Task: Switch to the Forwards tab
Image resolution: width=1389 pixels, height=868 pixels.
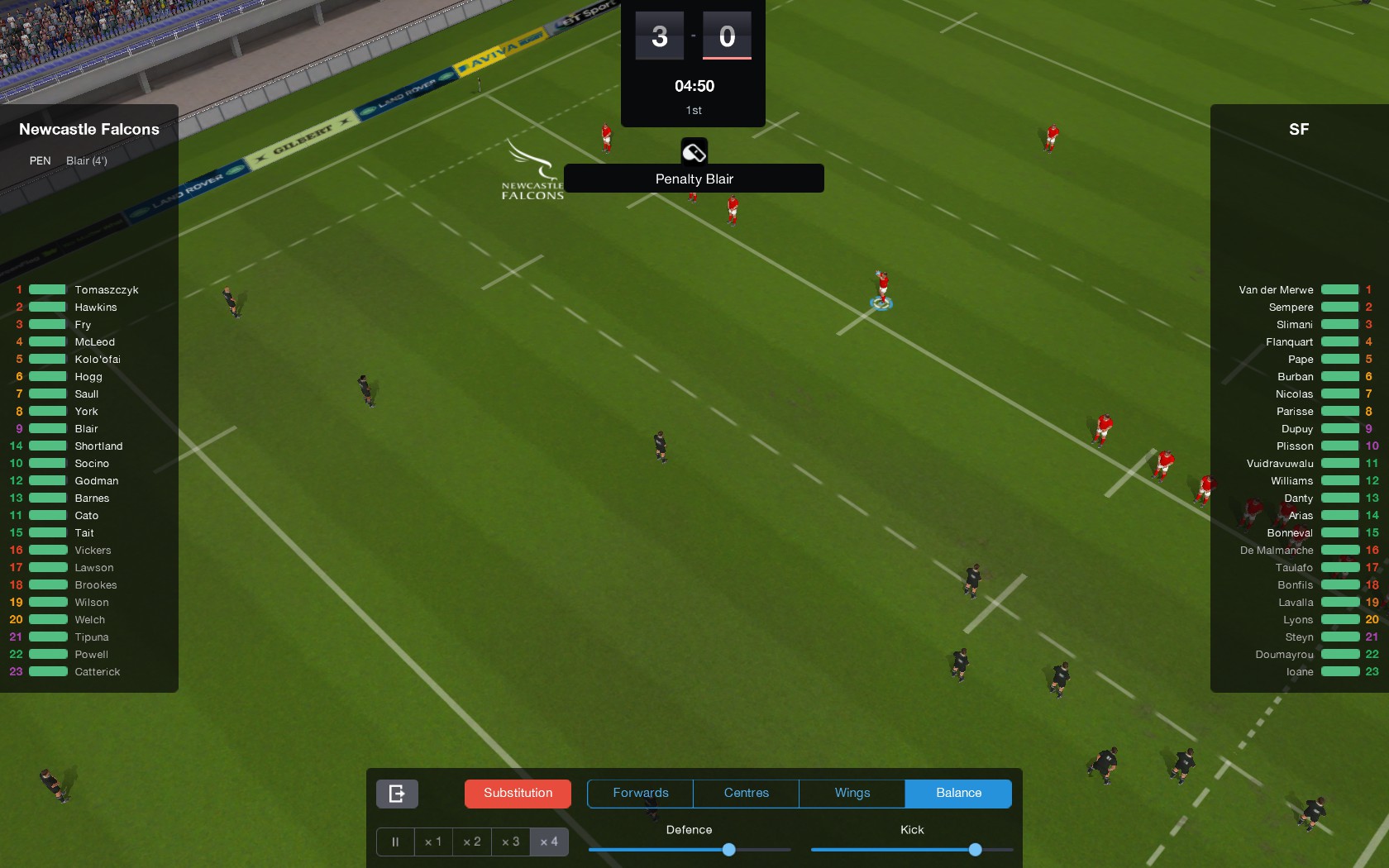Action: [x=640, y=793]
